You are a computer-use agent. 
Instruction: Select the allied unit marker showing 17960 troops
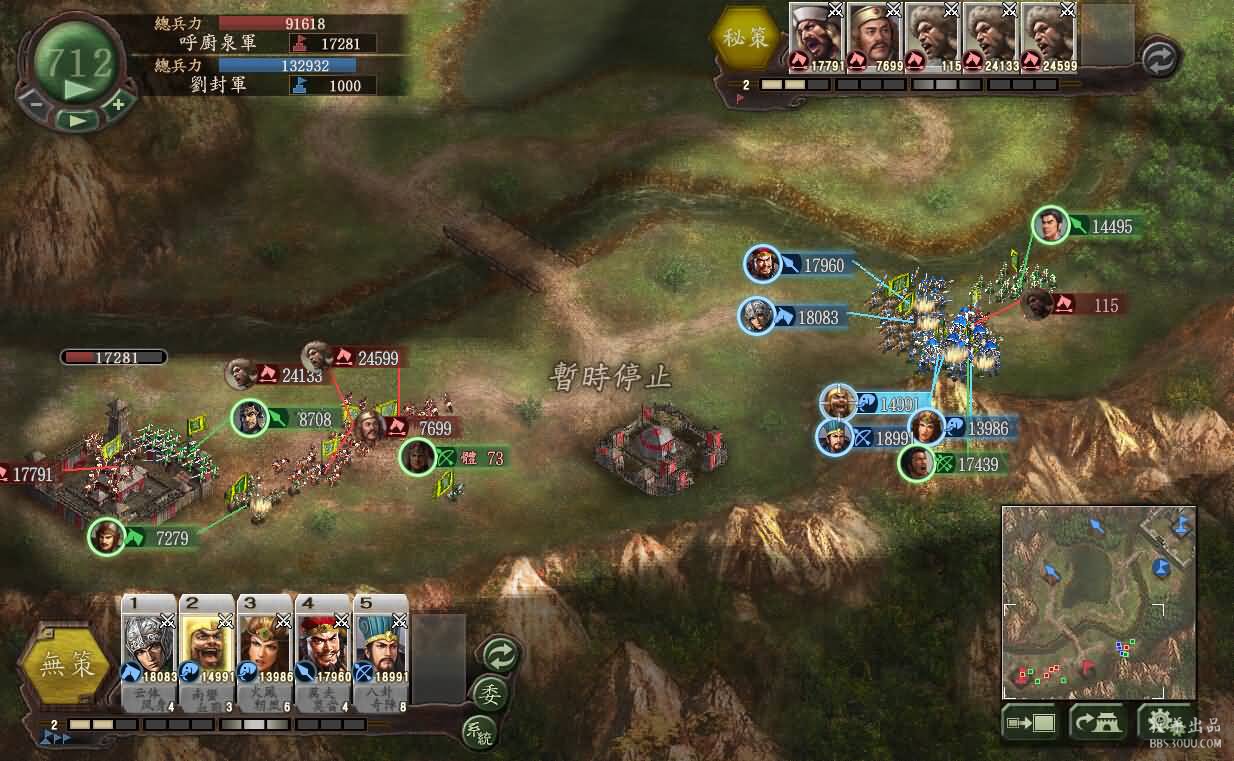[764, 265]
